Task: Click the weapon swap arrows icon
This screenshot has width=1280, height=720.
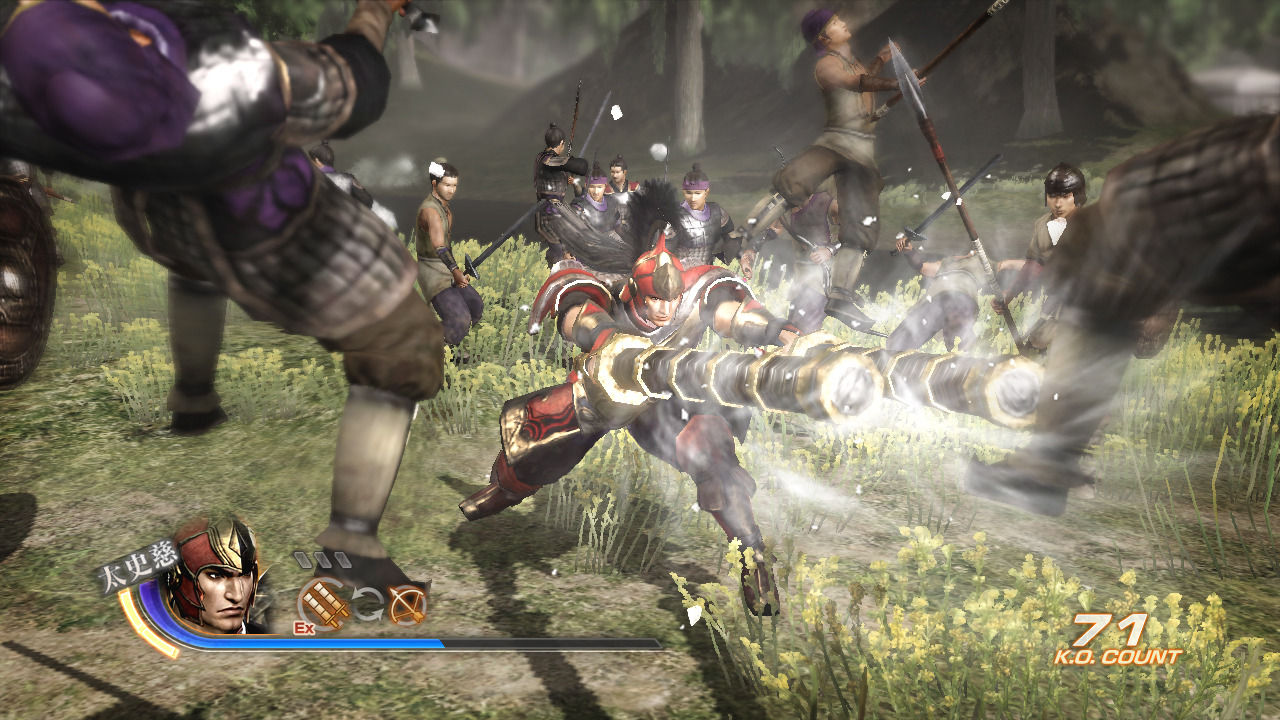Action: pyautogui.click(x=366, y=604)
